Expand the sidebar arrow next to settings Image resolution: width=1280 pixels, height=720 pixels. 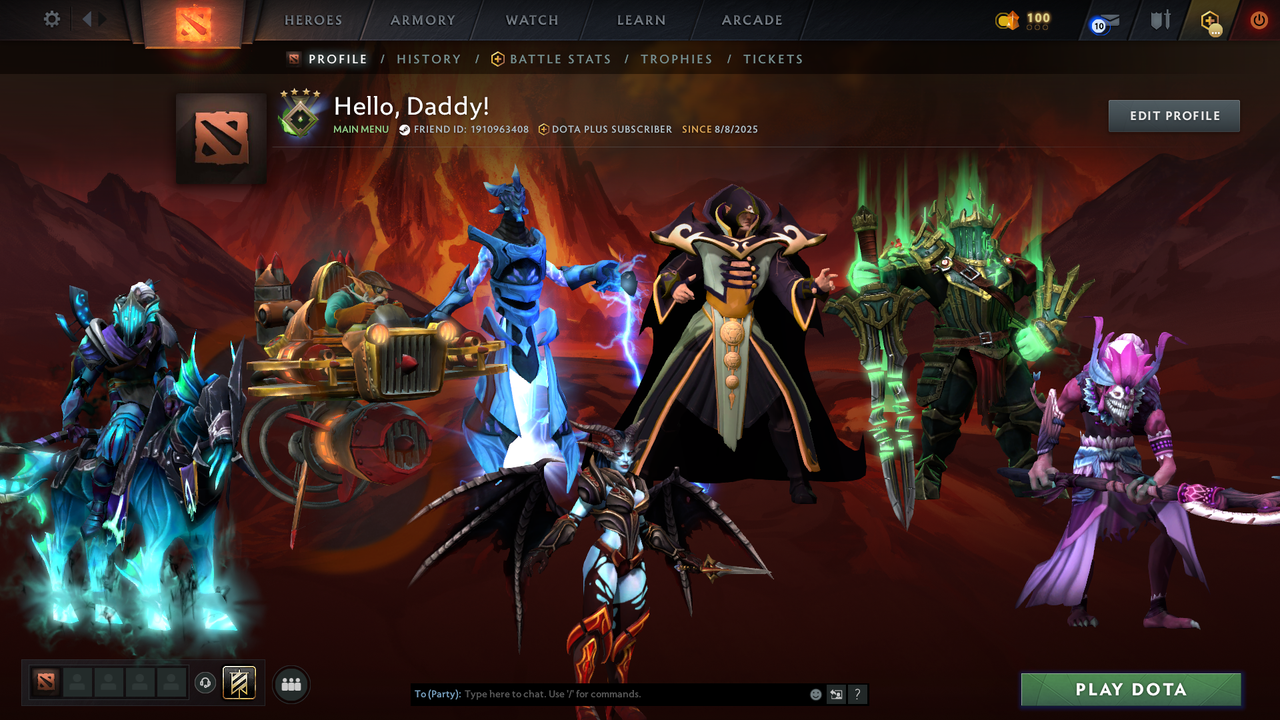click(88, 18)
